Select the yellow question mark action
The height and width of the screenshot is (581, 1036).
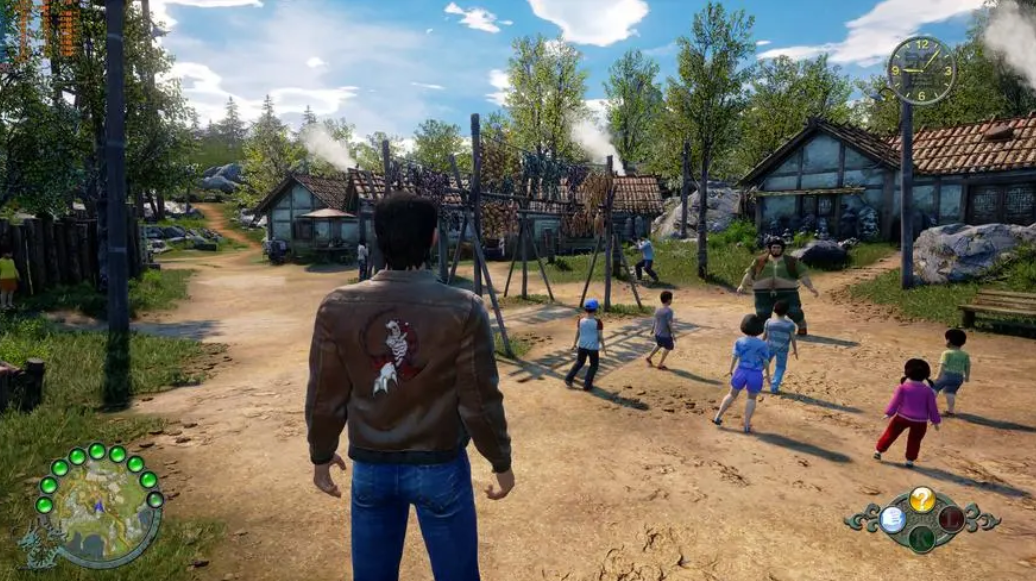pos(922,499)
